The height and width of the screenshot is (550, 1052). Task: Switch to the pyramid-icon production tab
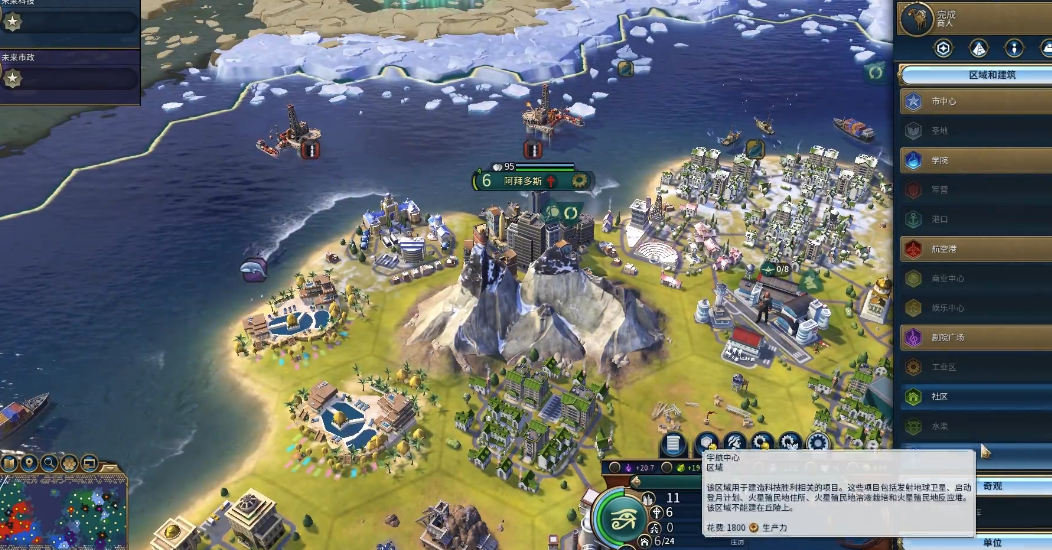[979, 48]
